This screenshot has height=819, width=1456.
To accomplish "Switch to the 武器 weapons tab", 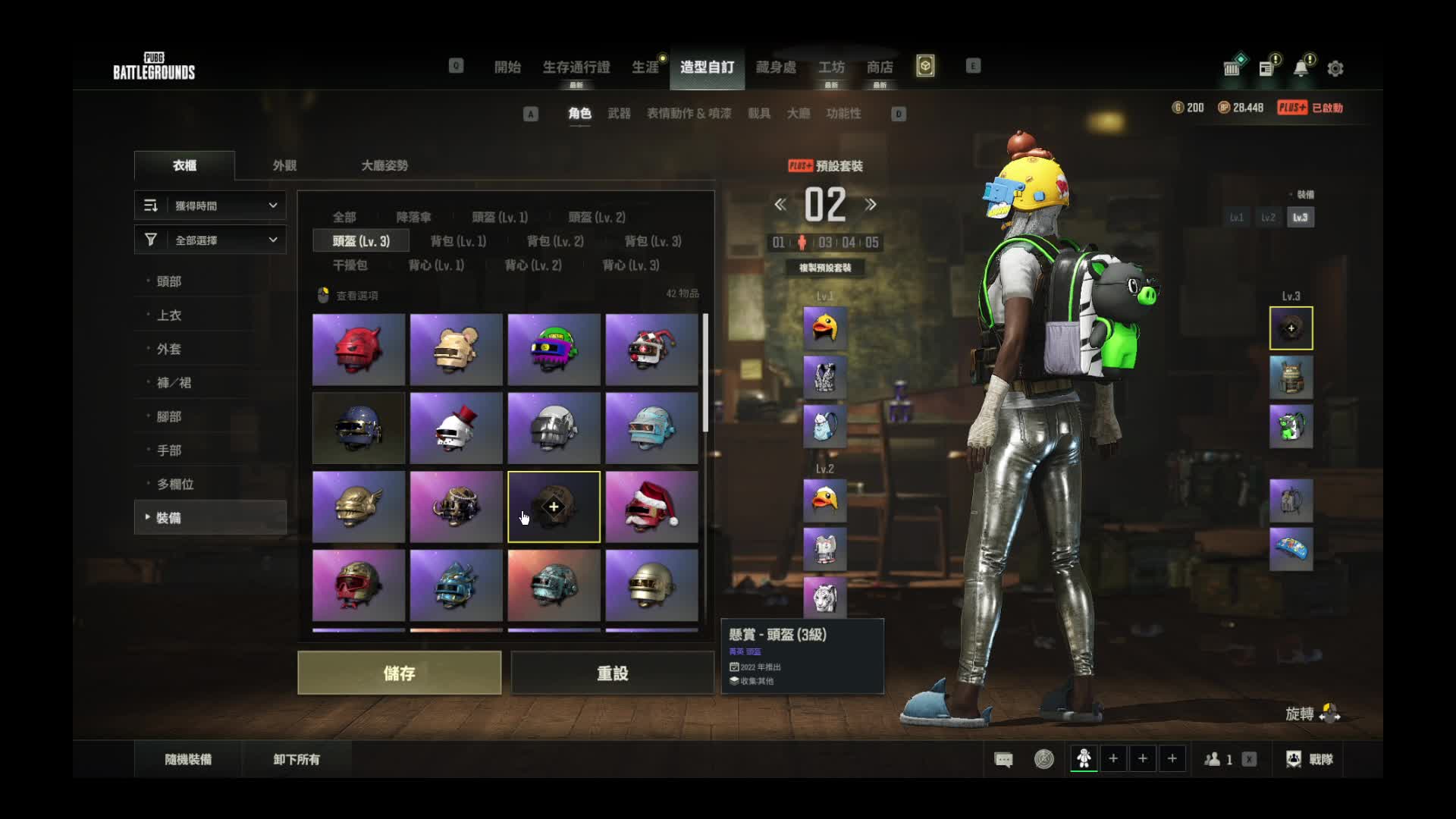I will (619, 114).
